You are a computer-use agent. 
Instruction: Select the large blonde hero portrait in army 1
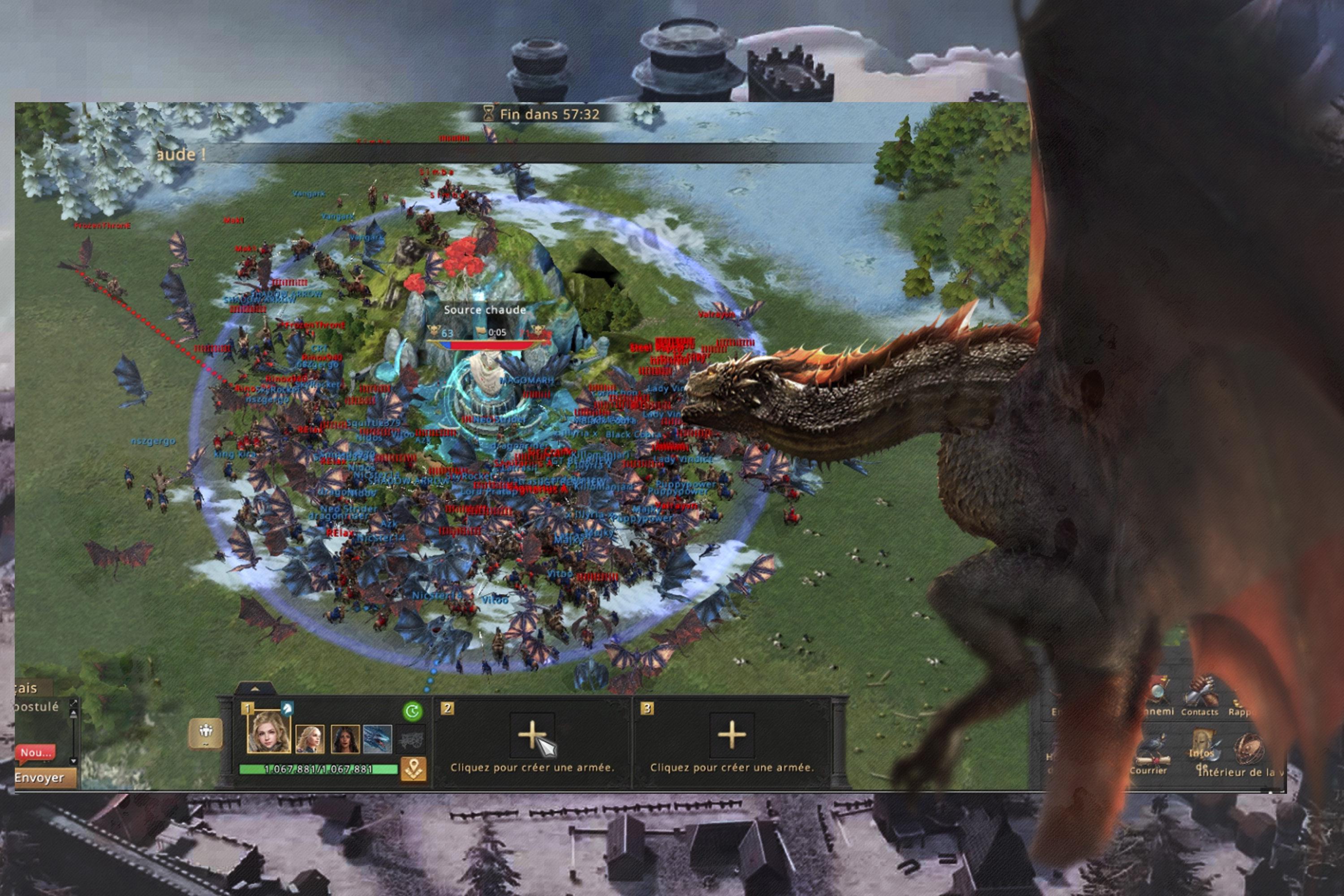tap(268, 732)
